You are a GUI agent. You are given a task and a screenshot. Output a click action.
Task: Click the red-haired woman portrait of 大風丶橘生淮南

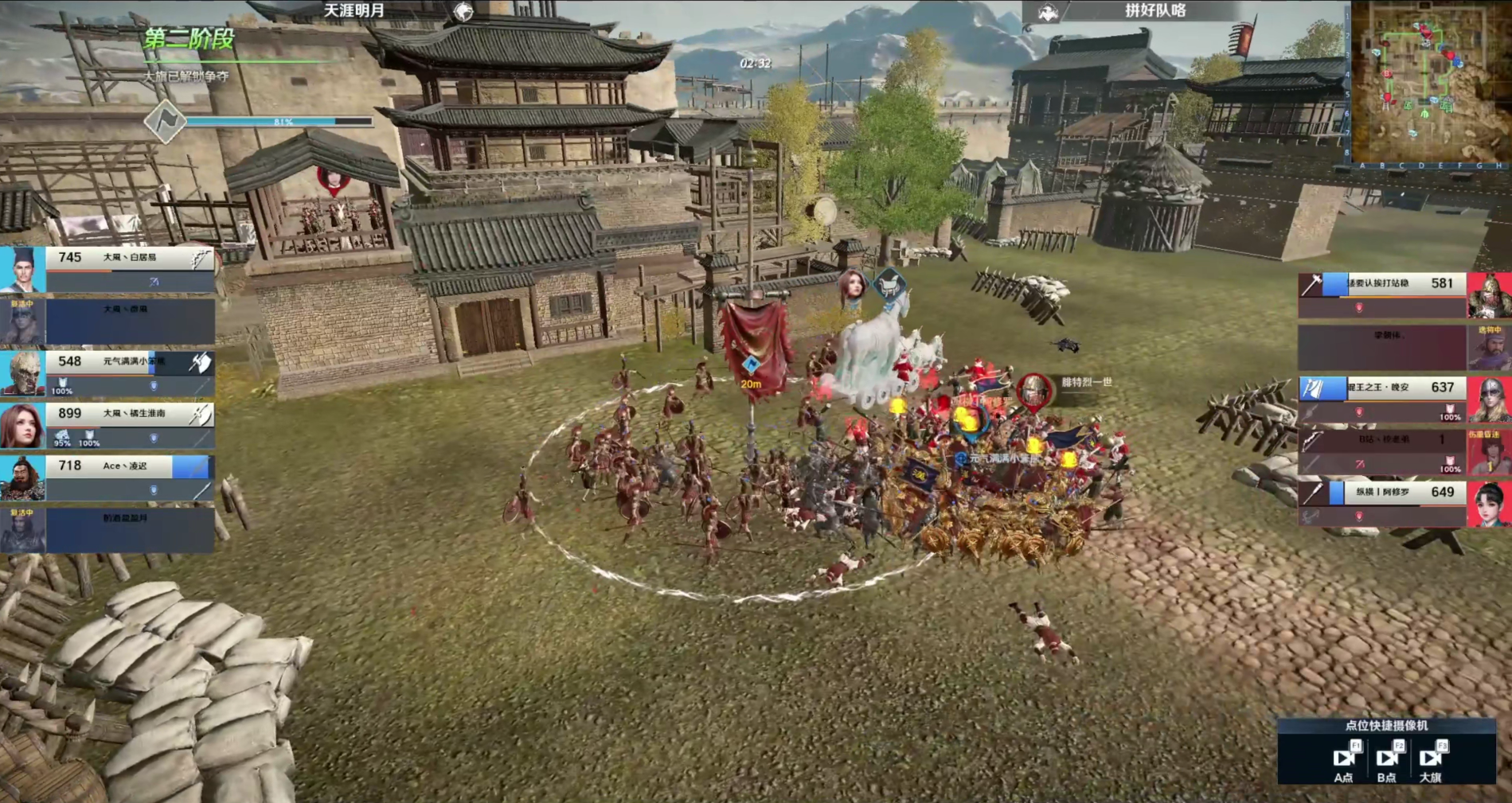click(22, 424)
